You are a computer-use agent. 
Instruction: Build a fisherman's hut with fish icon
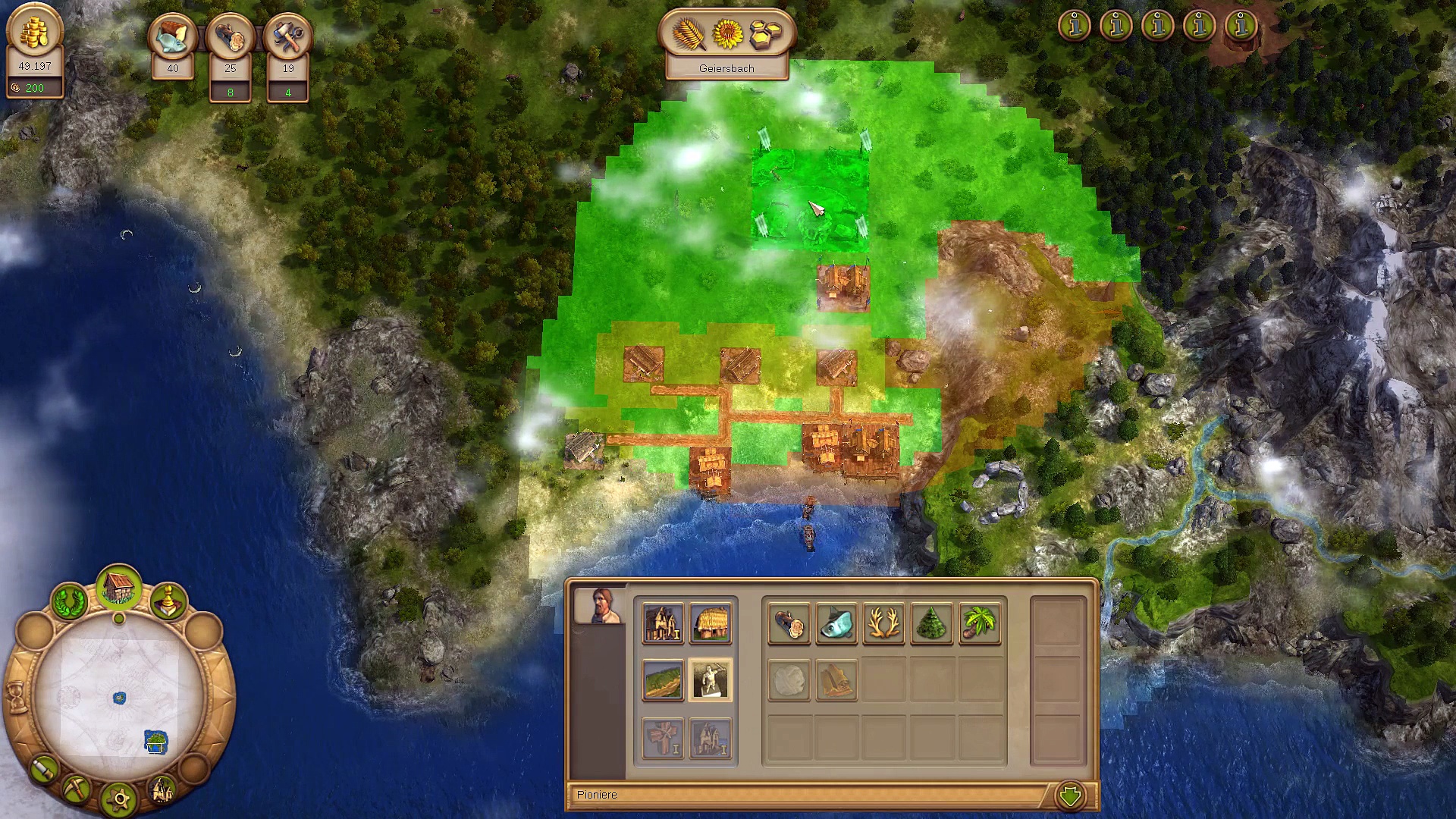[836, 623]
